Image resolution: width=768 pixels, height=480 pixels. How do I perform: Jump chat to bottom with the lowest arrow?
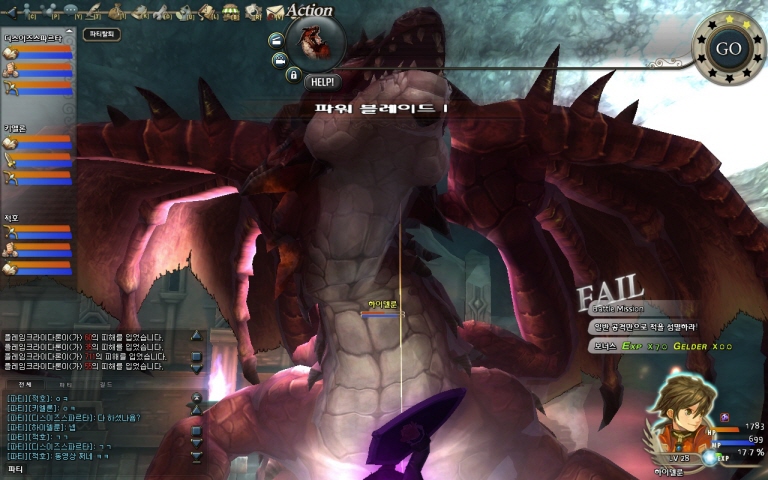coord(196,455)
